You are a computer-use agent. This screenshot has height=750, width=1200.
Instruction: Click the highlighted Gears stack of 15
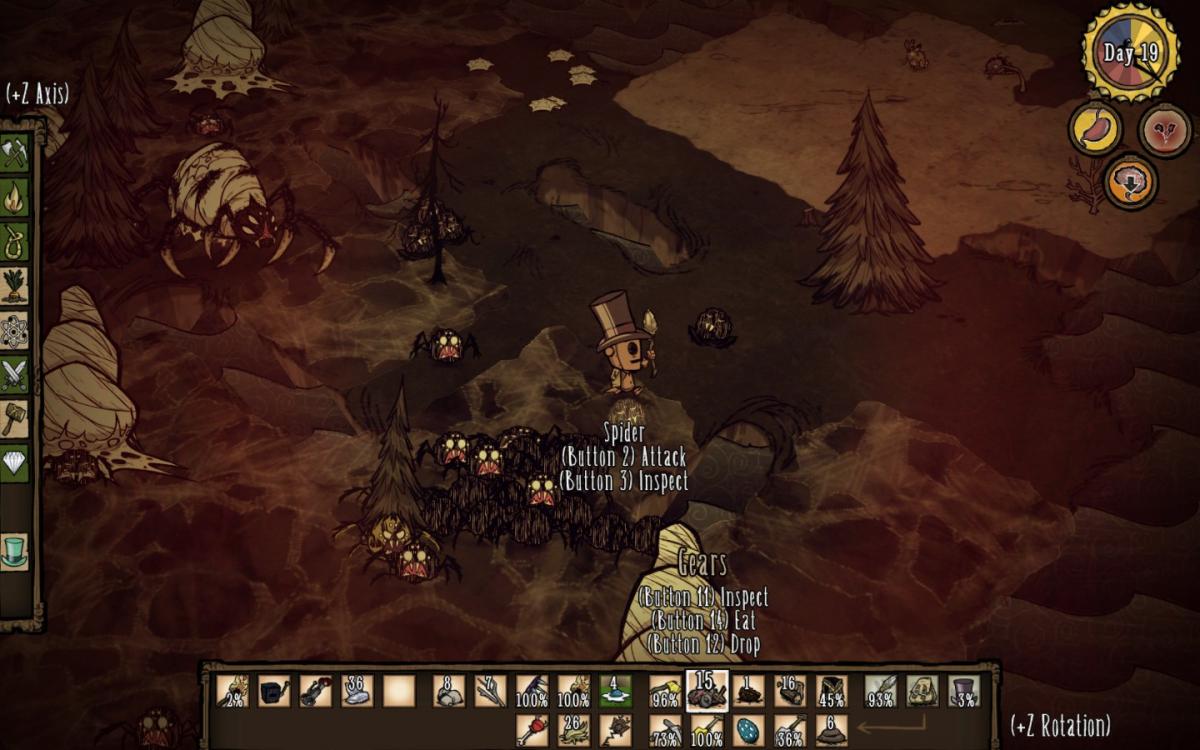point(707,690)
